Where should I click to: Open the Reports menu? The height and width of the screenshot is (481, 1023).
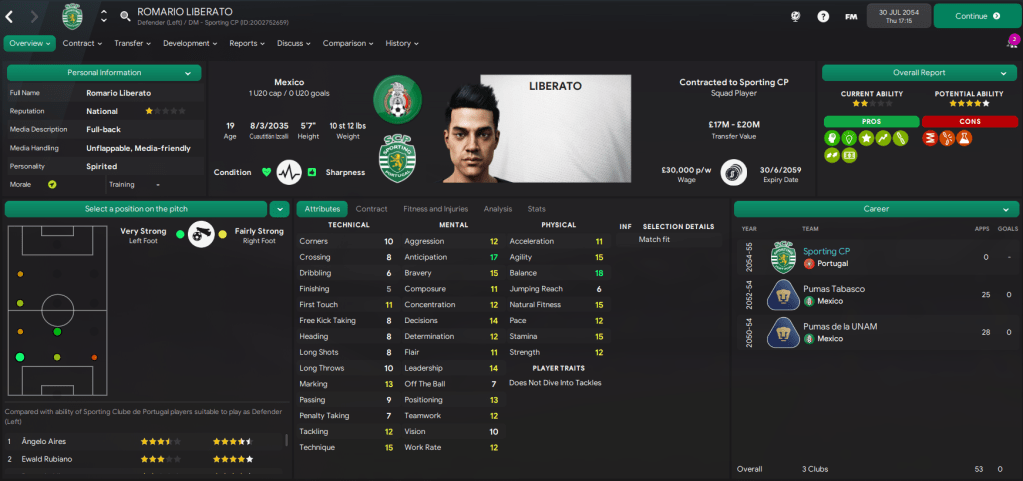point(247,43)
